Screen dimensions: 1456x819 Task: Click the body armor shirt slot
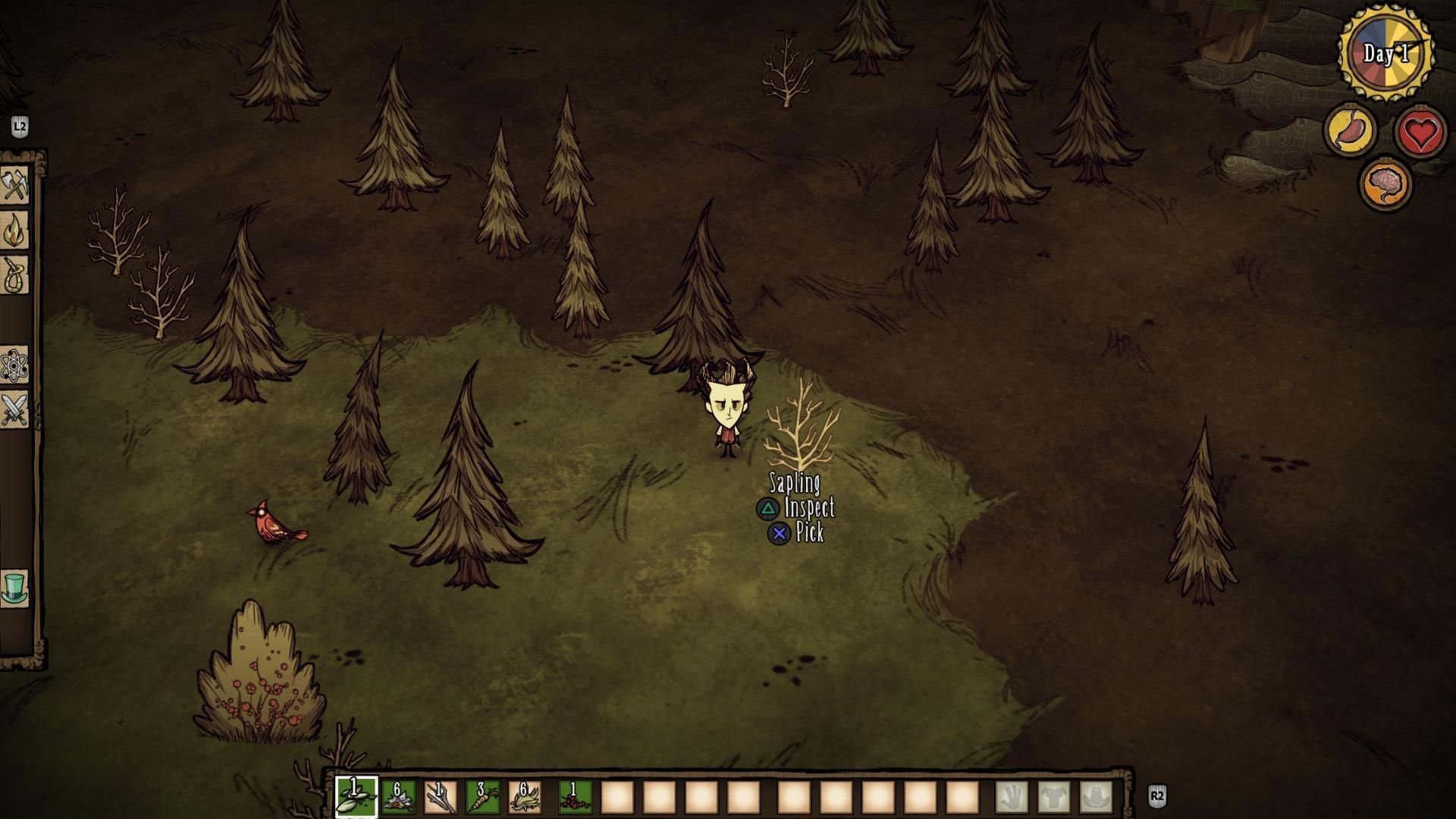1054,797
